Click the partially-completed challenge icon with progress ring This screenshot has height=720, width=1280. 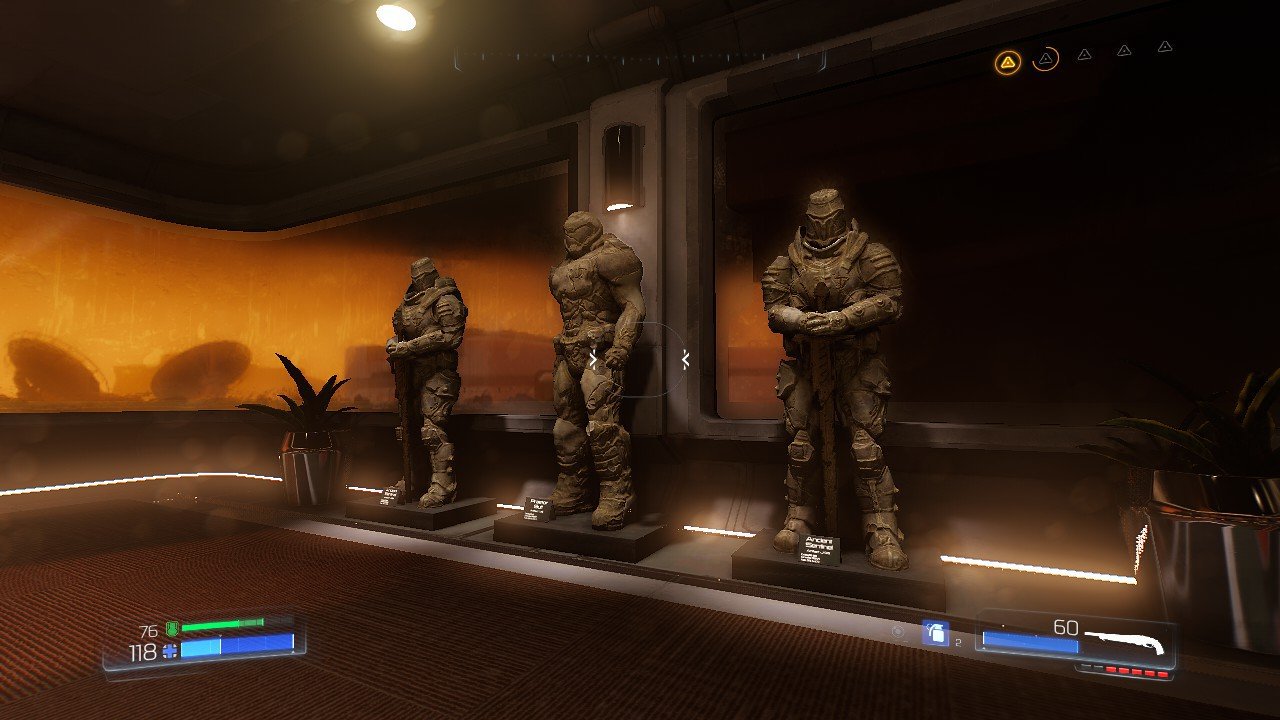click(x=1046, y=58)
